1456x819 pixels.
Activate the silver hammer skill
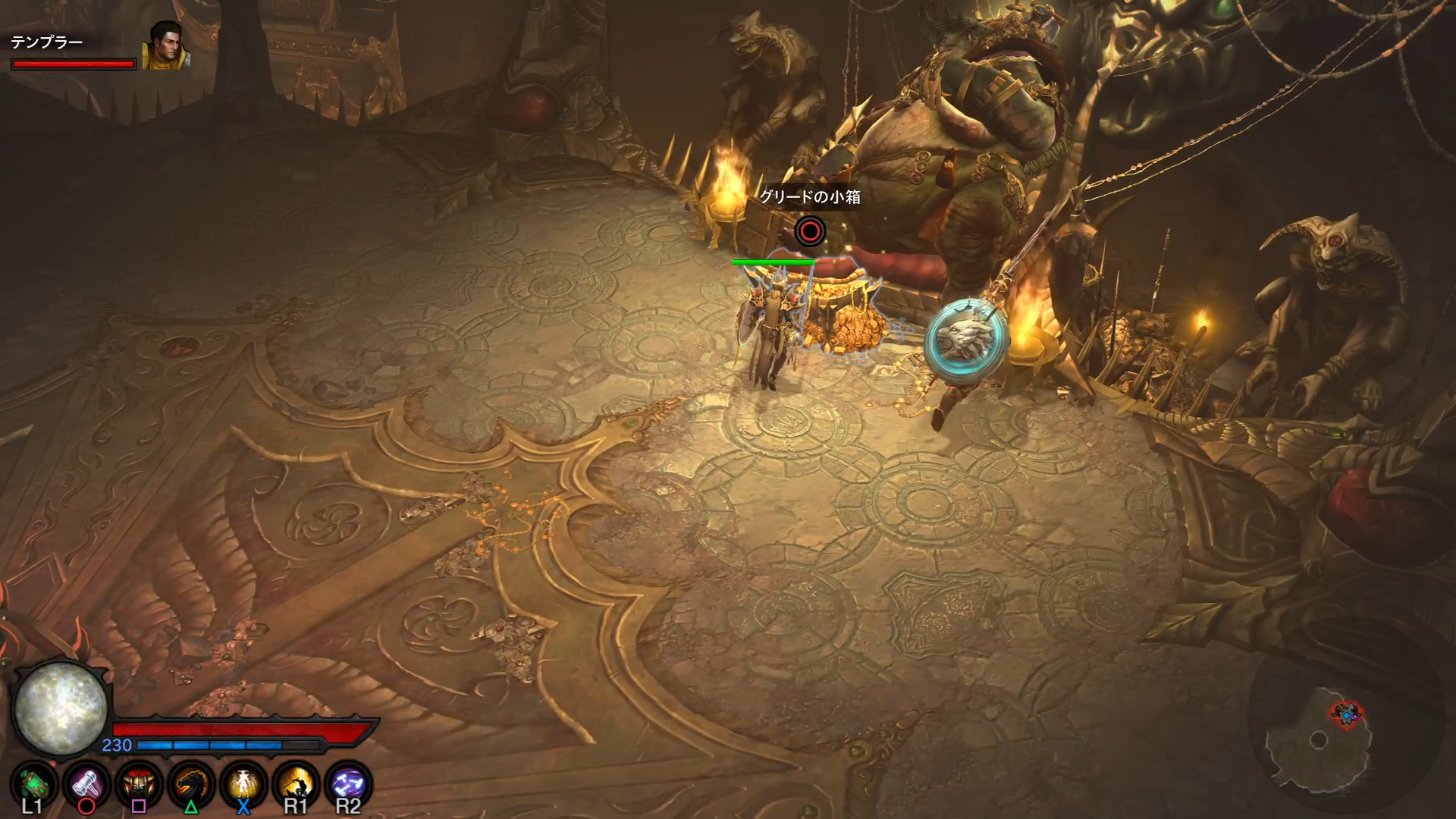click(x=86, y=783)
